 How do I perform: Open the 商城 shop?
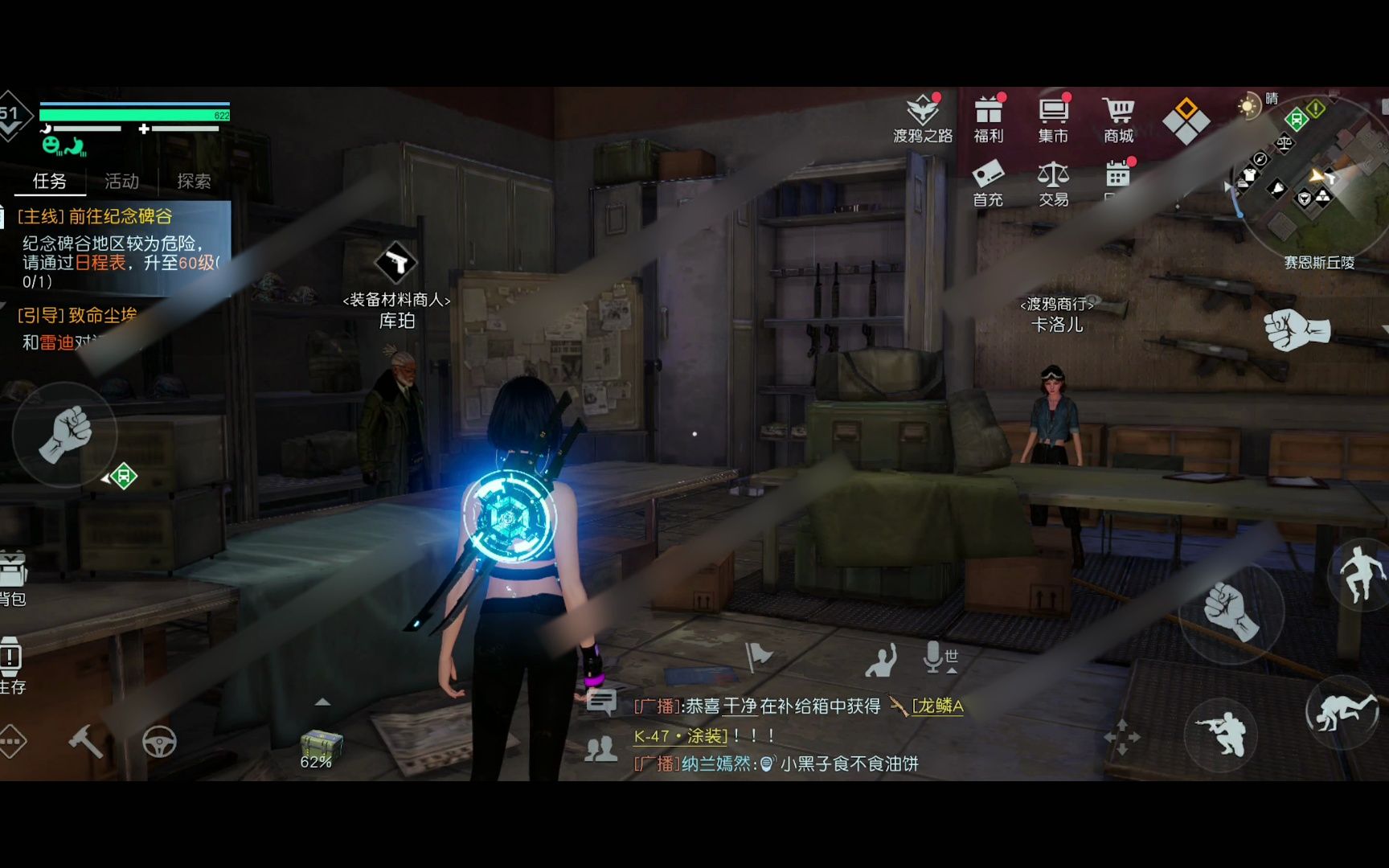pyautogui.click(x=1118, y=119)
